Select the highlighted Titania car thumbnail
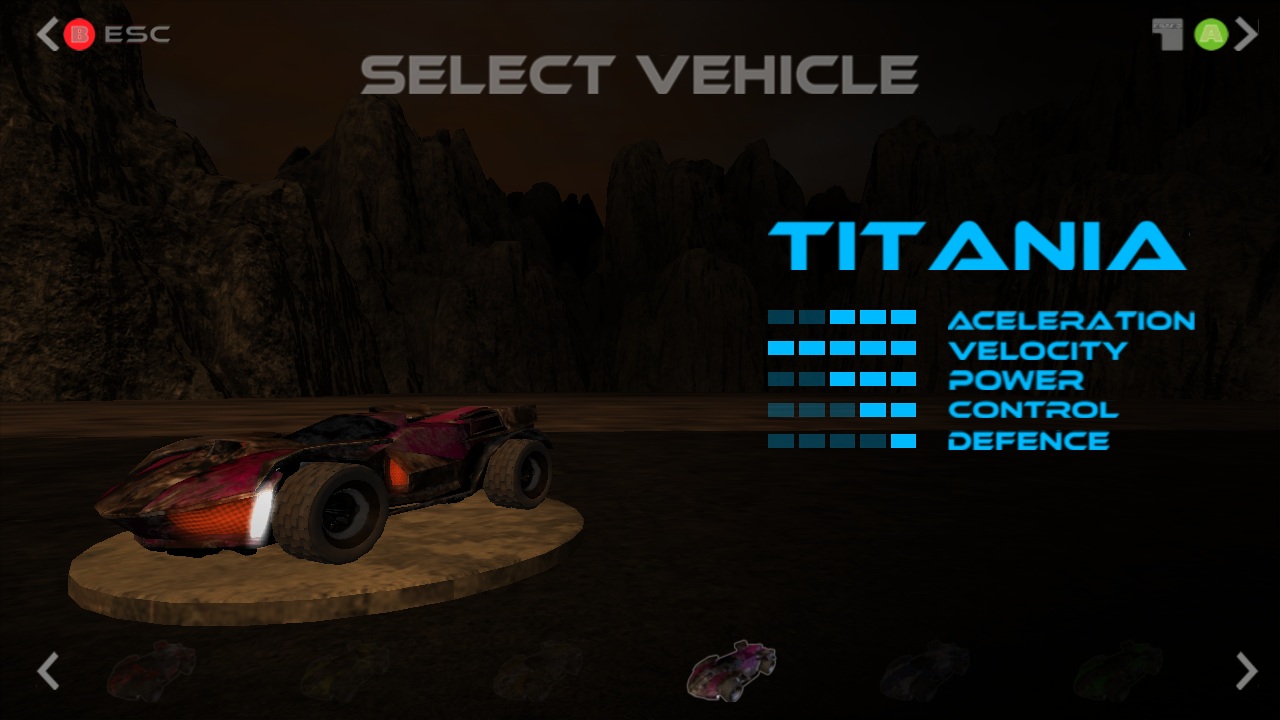The image size is (1280, 720). point(731,670)
